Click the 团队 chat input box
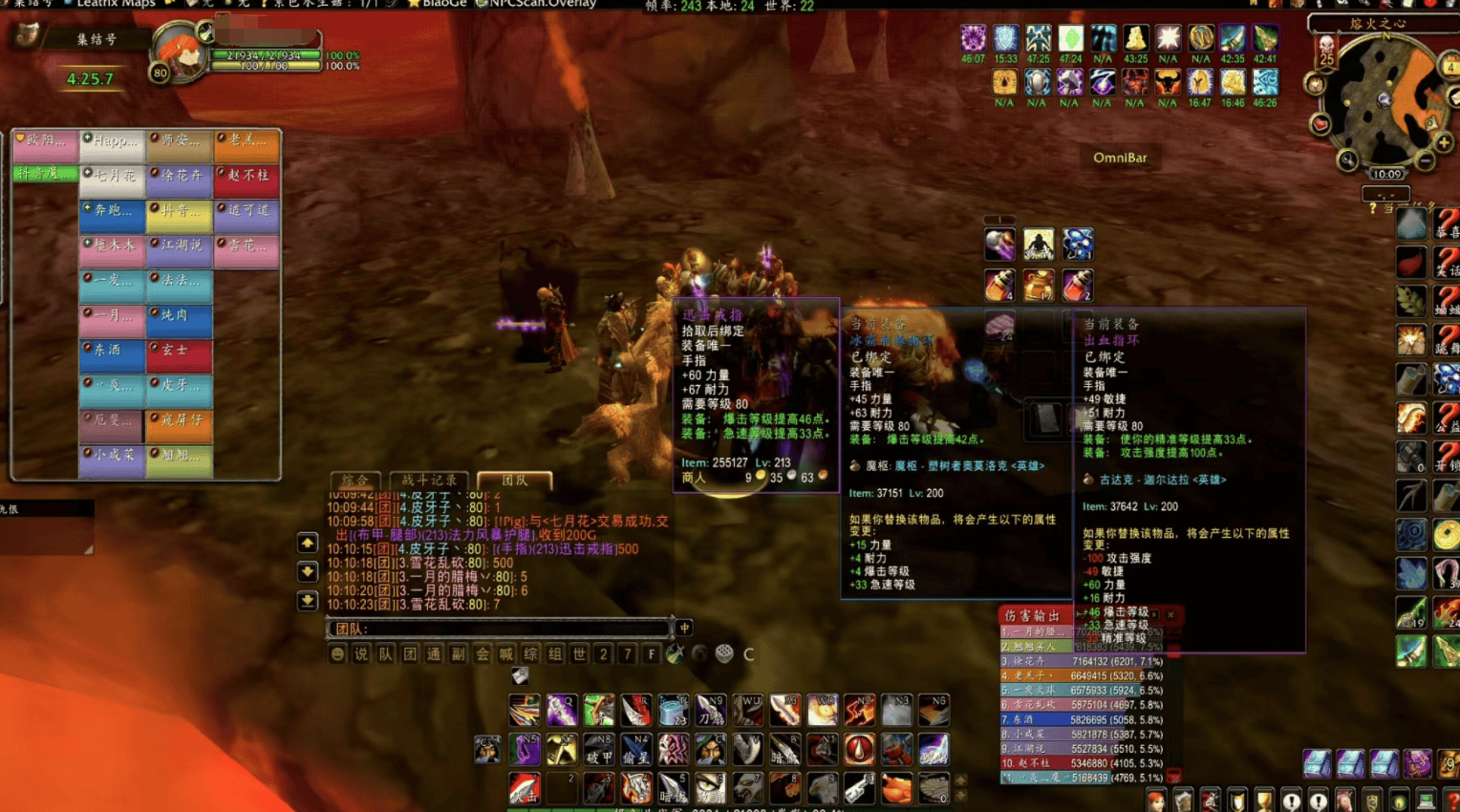Viewport: 1460px width, 812px height. [x=500, y=628]
